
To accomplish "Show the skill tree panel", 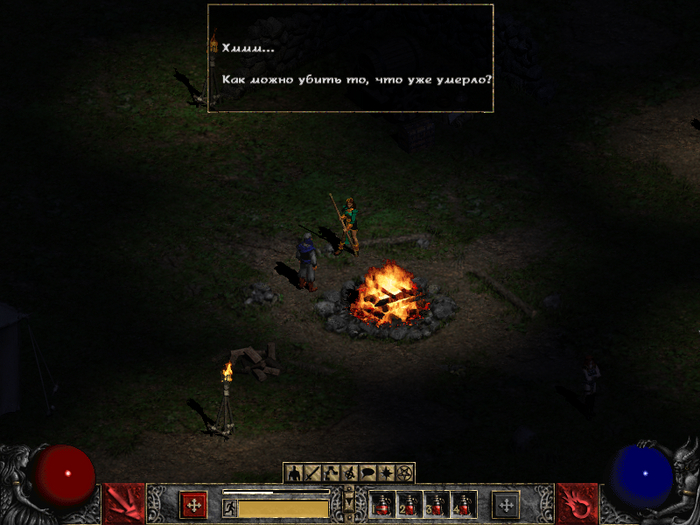I will 330,472.
